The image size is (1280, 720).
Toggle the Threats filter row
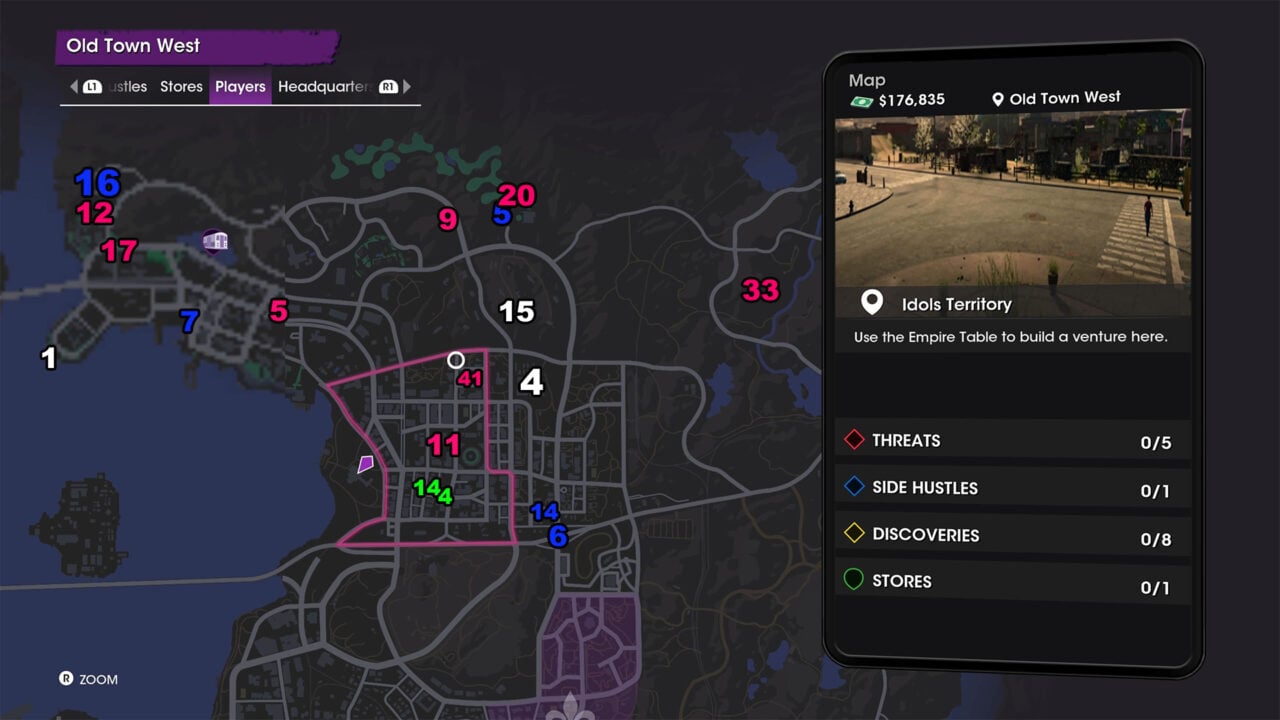pyautogui.click(x=1012, y=439)
